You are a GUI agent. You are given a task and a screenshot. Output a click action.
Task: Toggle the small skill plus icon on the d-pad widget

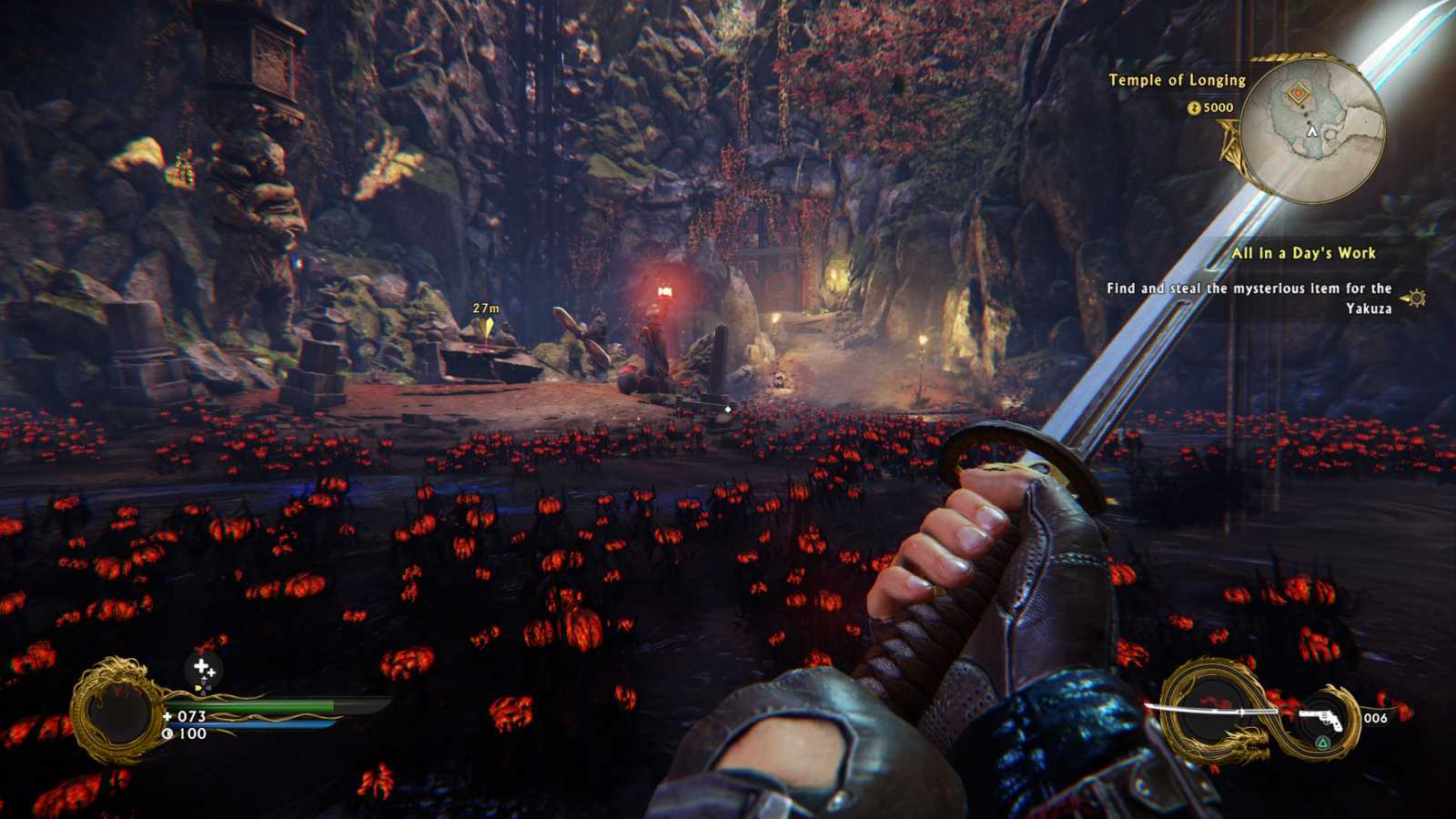click(210, 672)
